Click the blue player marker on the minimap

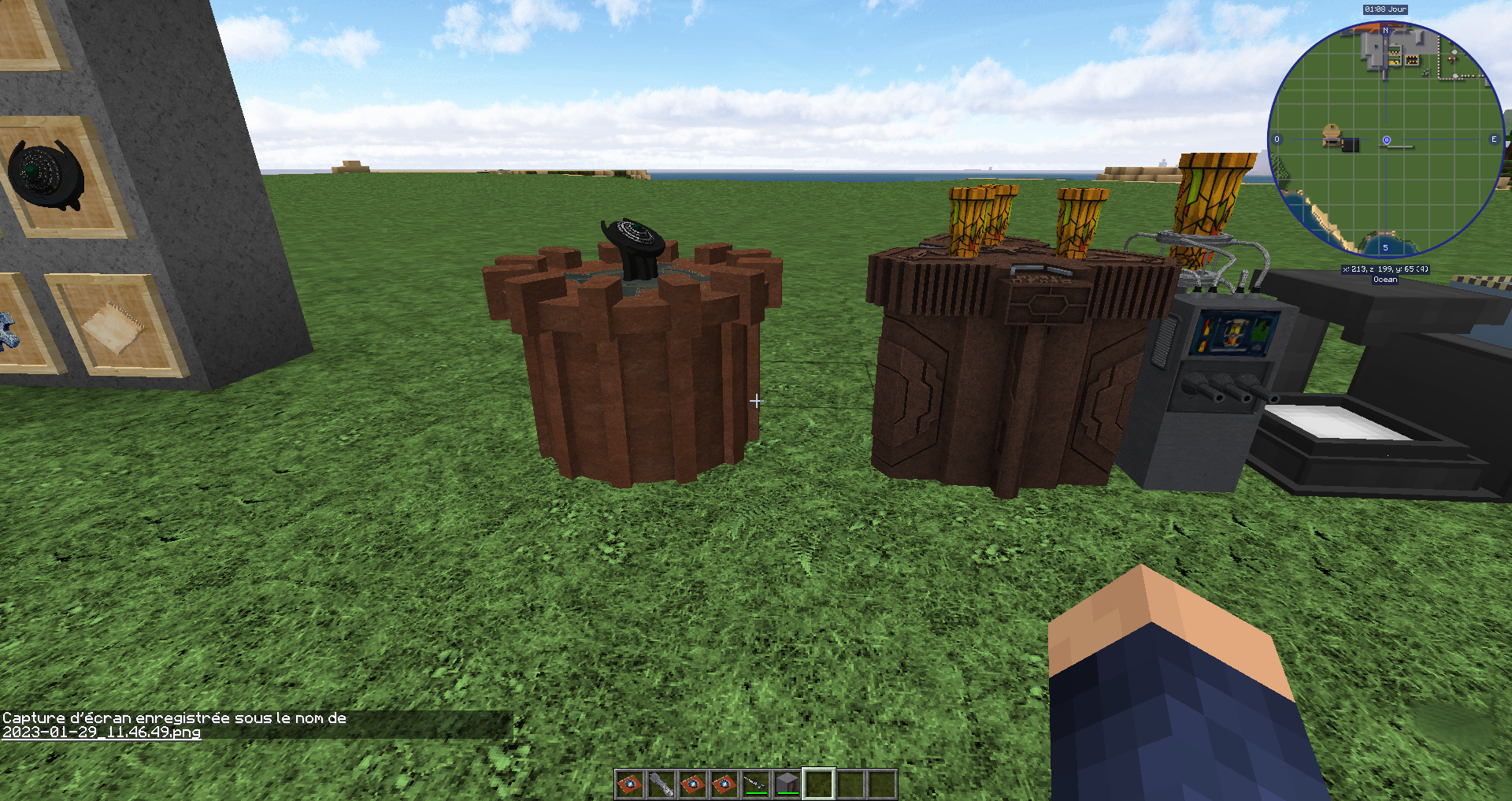(1386, 140)
